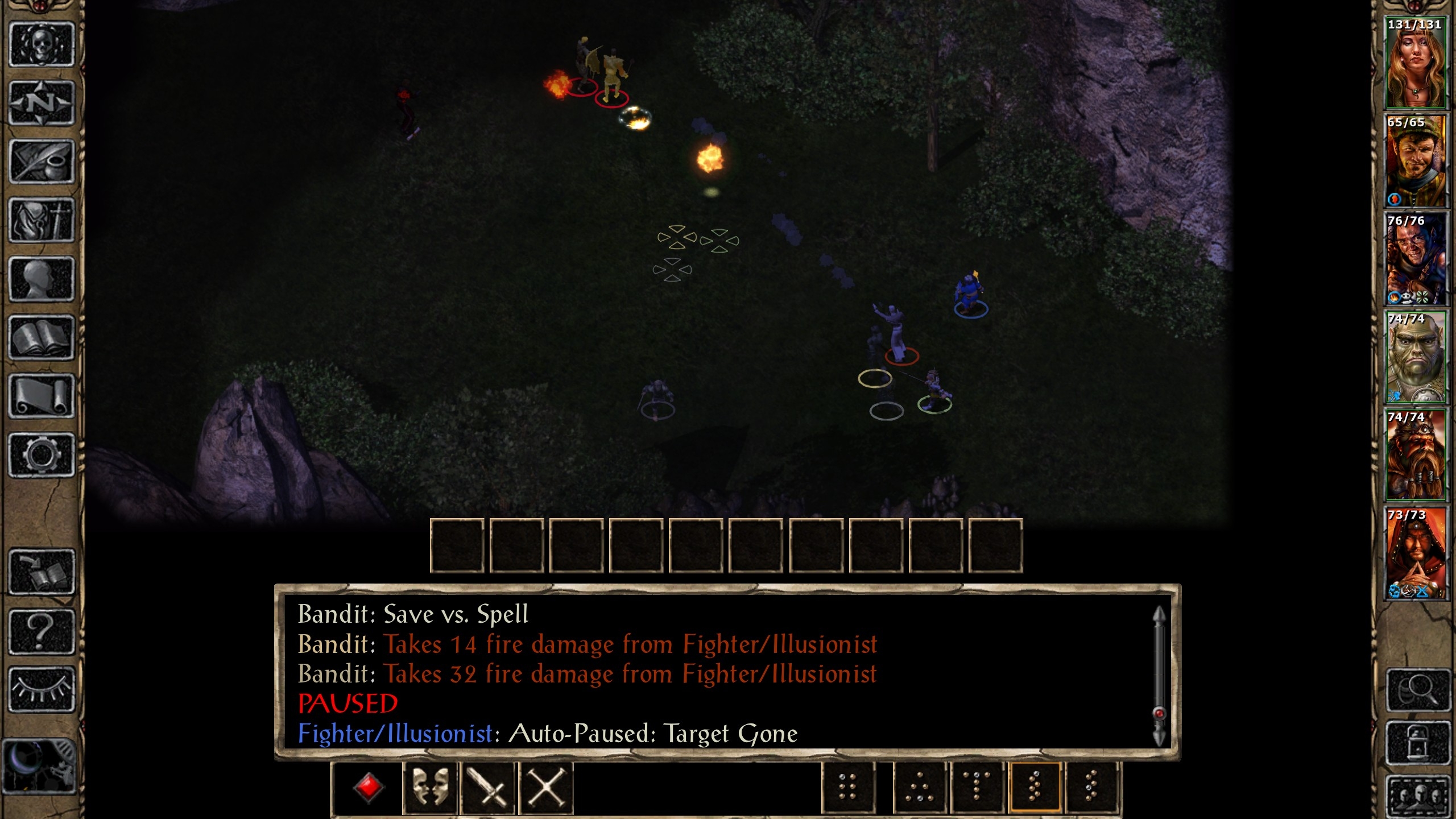Choose the sword attack action button
Image resolution: width=1456 pixels, height=819 pixels.
click(x=488, y=788)
